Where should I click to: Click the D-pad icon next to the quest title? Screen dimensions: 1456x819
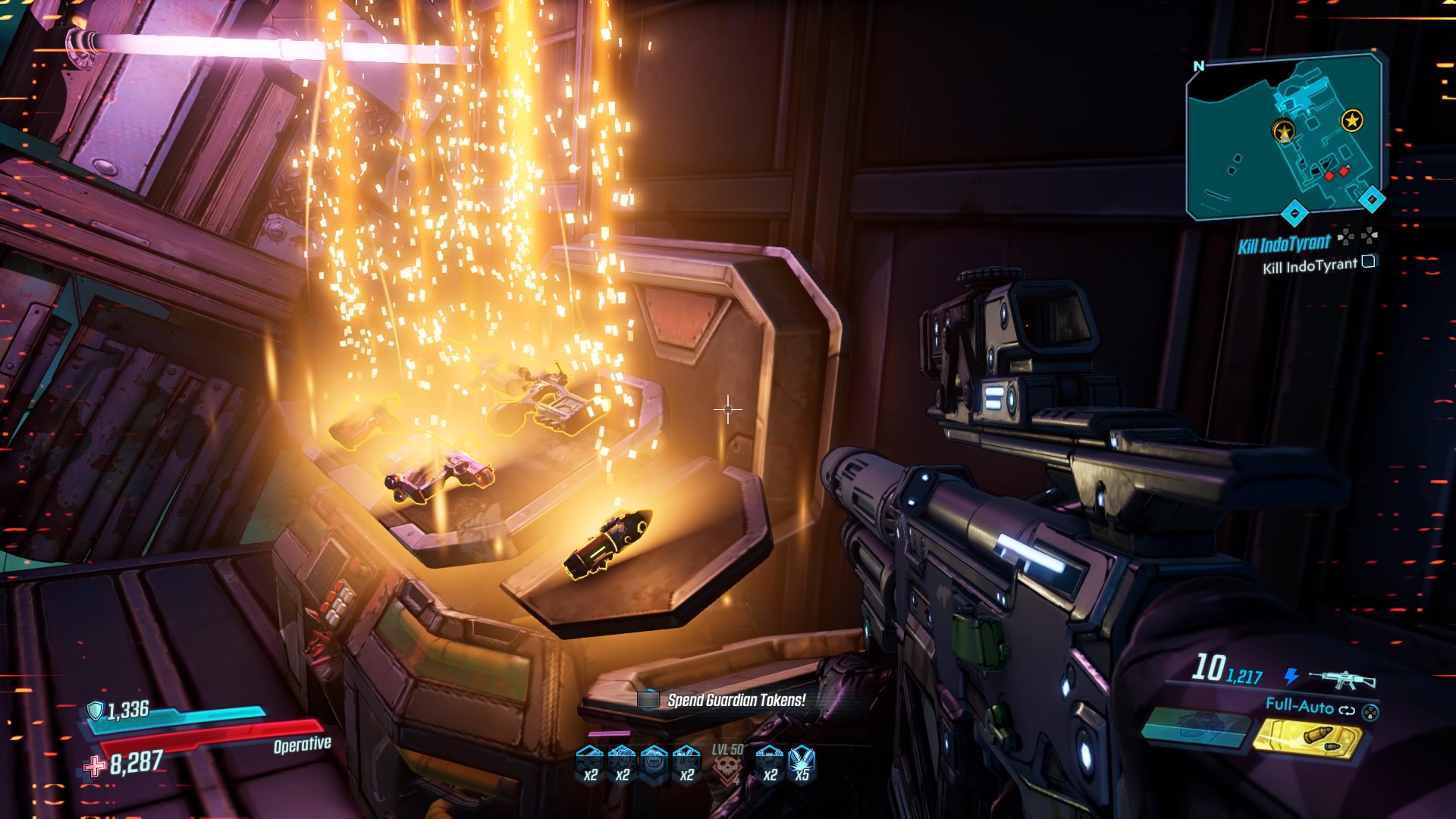[x=1345, y=238]
